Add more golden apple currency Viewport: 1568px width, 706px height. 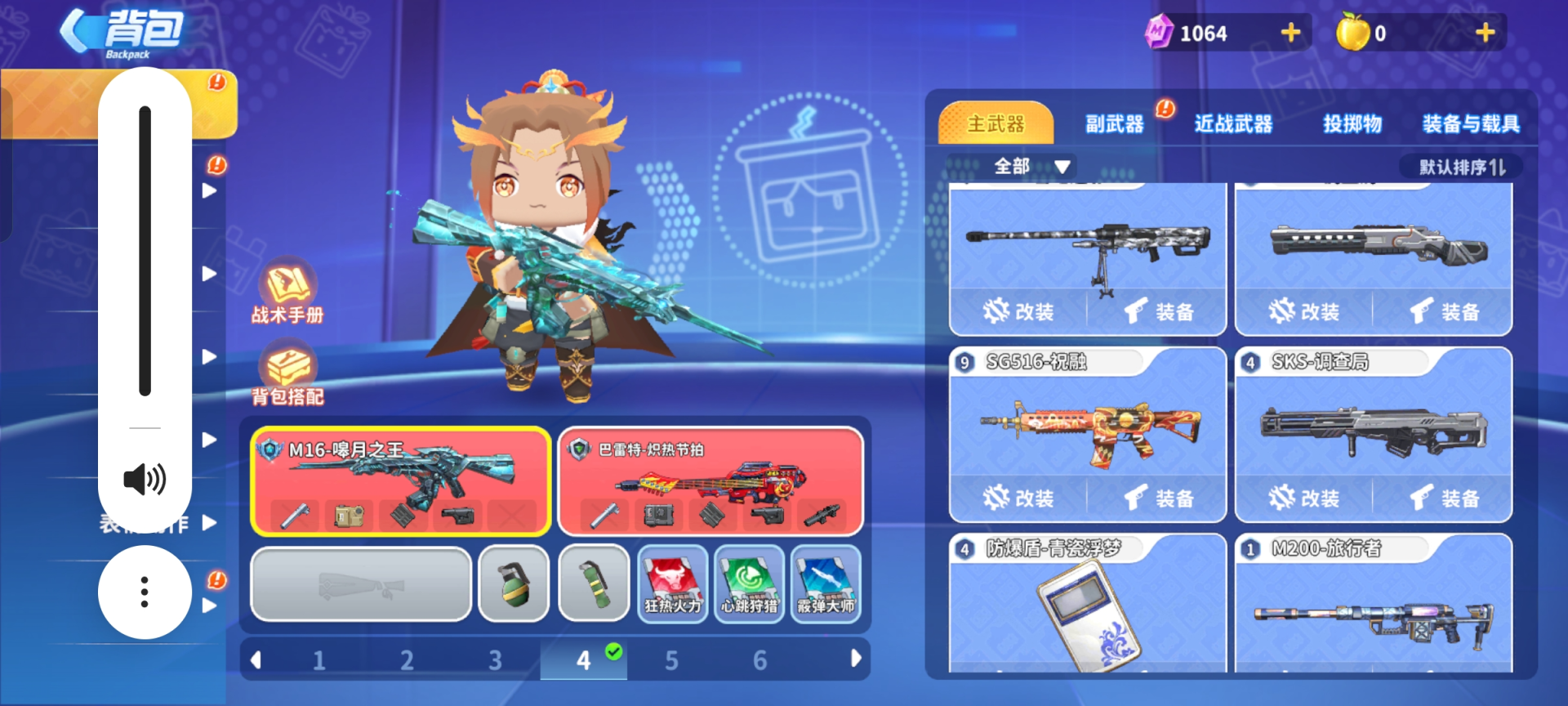point(1485,33)
